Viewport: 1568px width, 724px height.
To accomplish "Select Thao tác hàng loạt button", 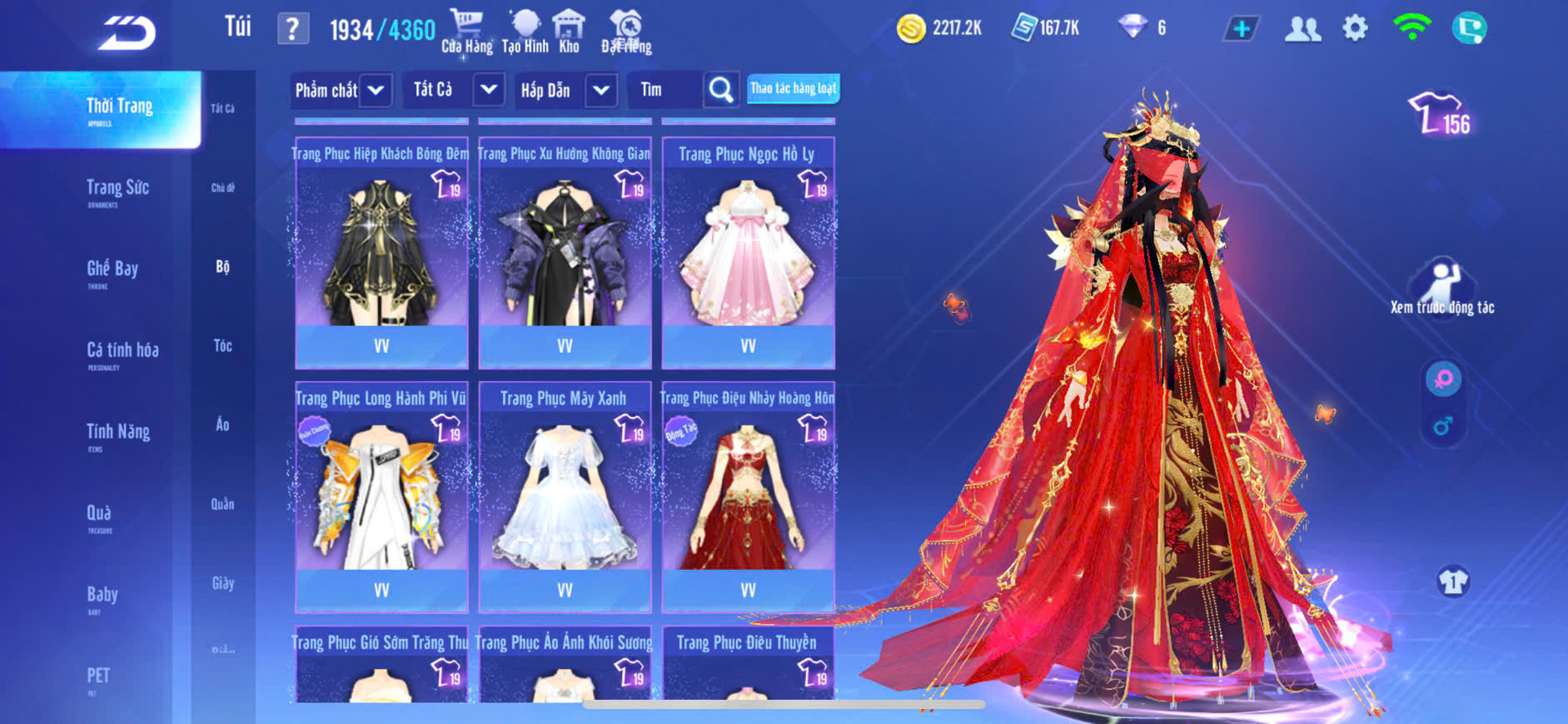I will tap(793, 88).
